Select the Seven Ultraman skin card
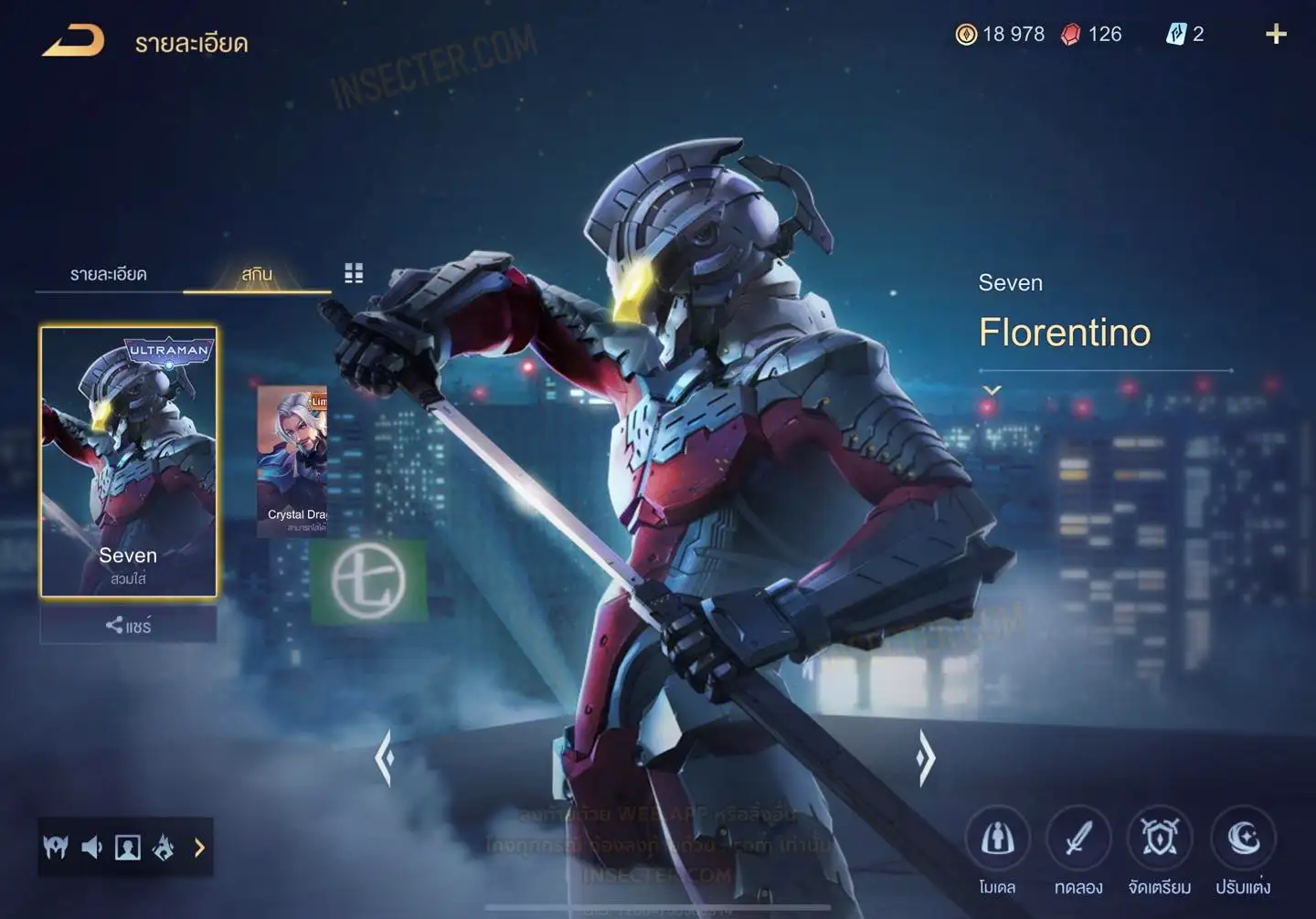 click(x=128, y=461)
